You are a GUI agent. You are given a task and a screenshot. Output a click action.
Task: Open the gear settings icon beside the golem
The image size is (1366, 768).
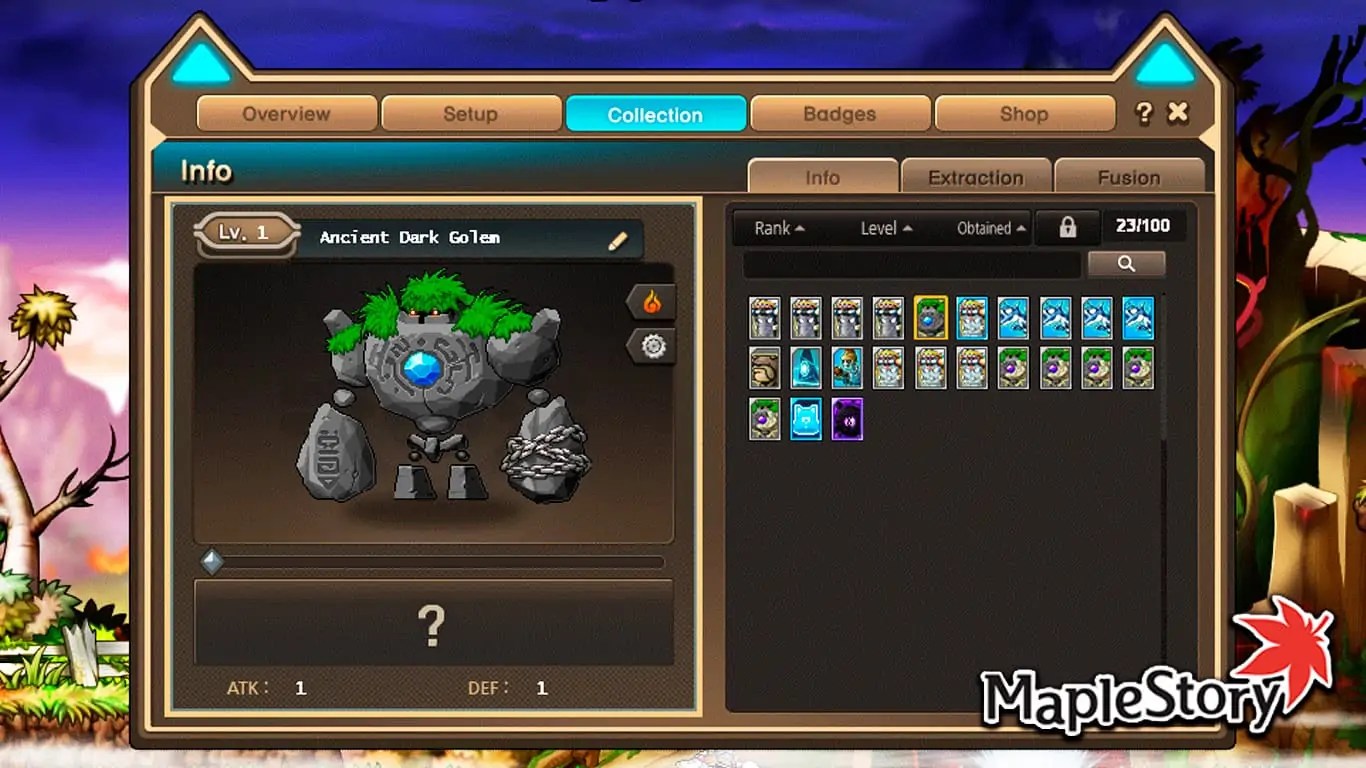pos(652,347)
